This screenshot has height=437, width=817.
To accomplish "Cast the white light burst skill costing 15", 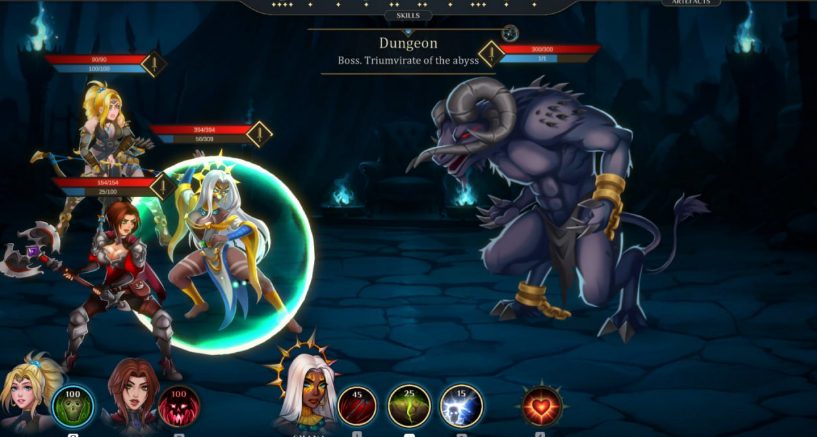I will [x=461, y=406].
